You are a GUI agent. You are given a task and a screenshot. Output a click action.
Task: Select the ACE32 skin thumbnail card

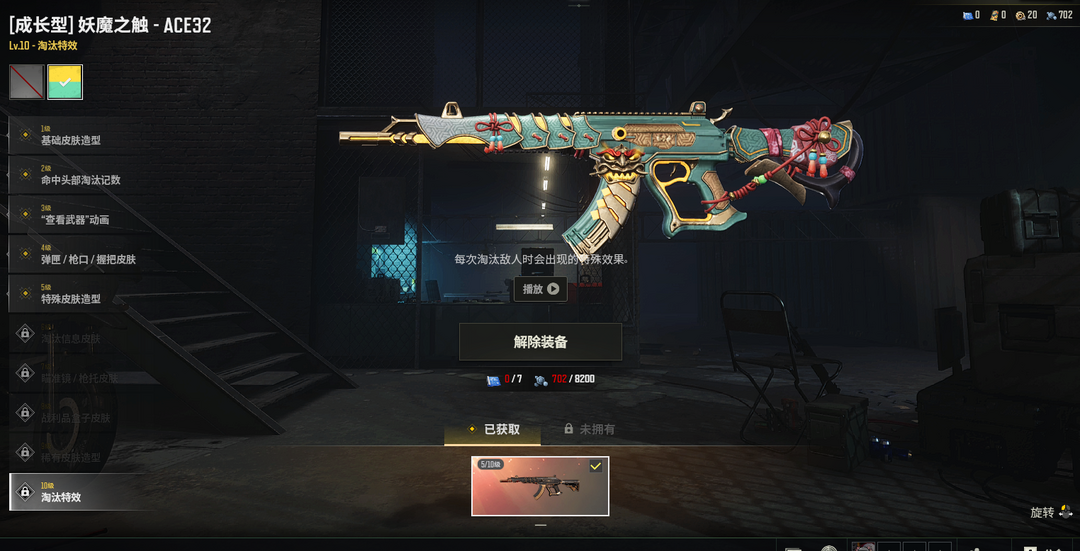pos(540,486)
